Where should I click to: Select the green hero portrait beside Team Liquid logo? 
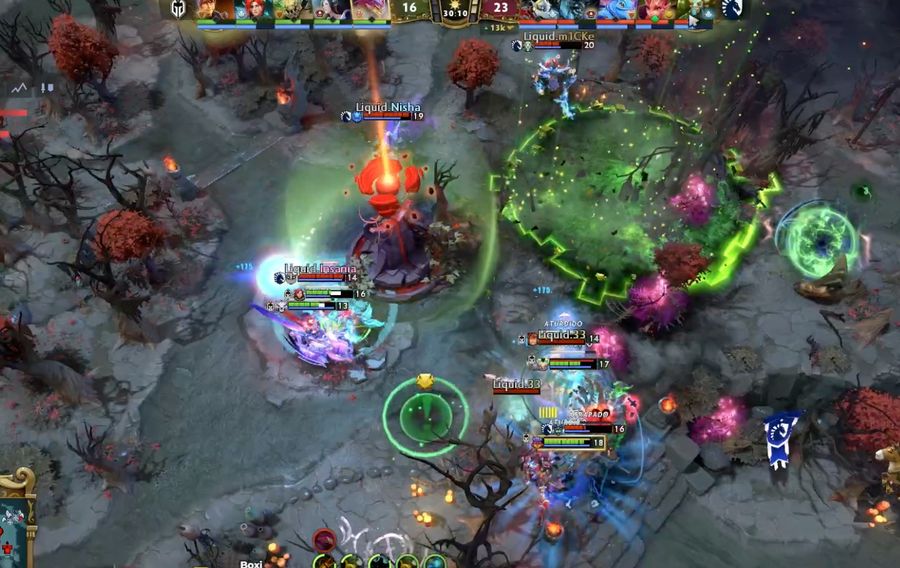[x=693, y=10]
